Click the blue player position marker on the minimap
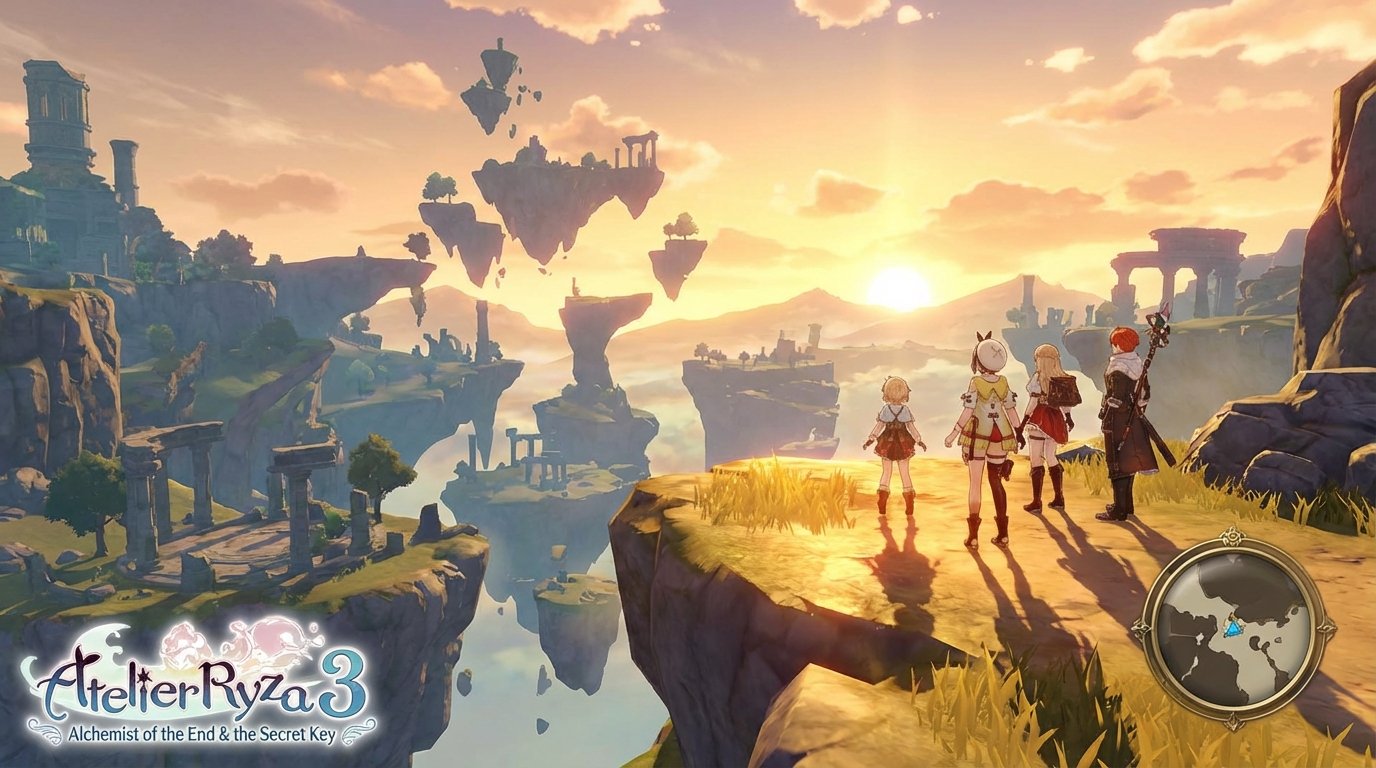The height and width of the screenshot is (768, 1376). [1233, 628]
